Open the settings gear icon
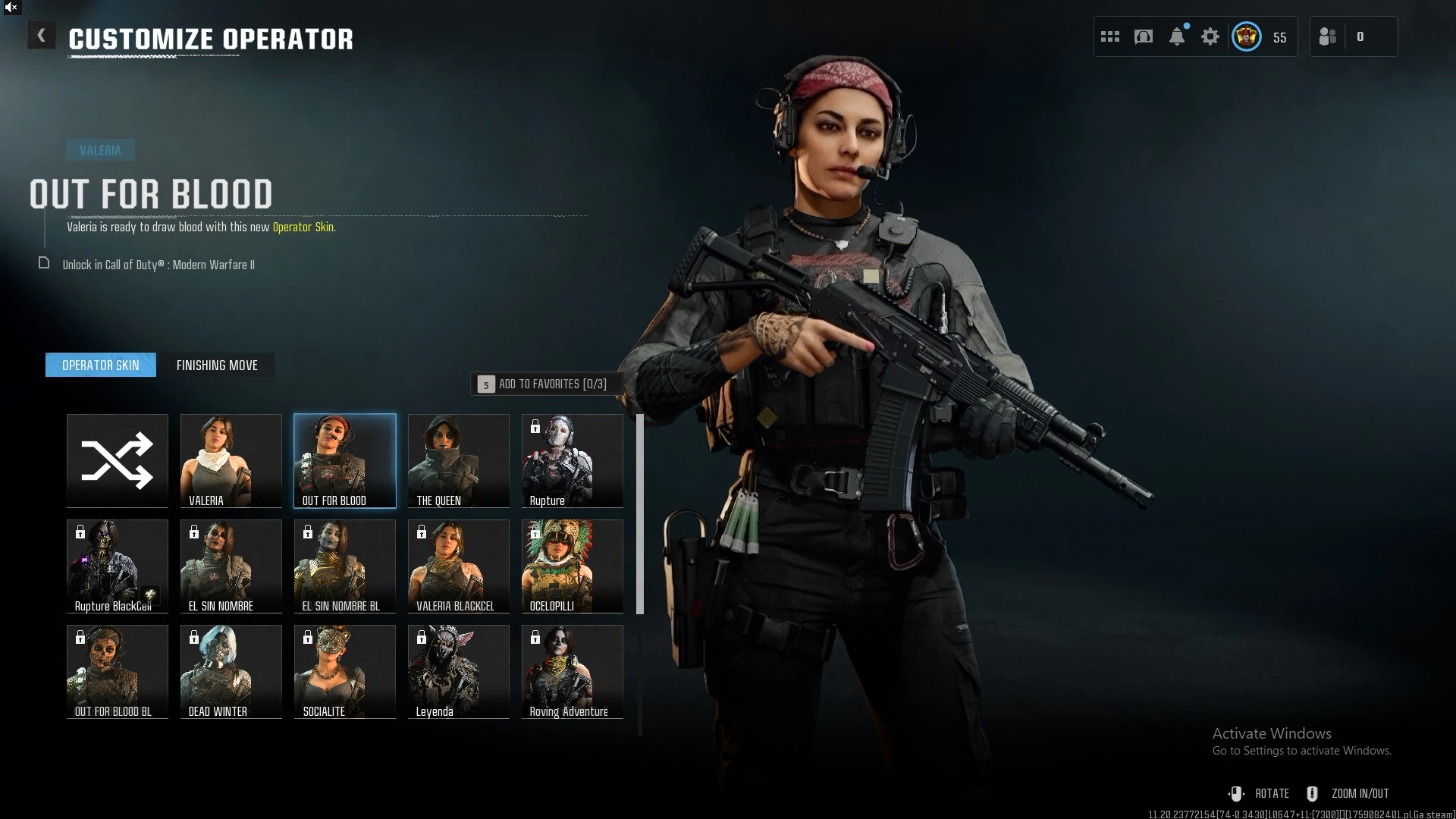The height and width of the screenshot is (819, 1456). (1210, 36)
